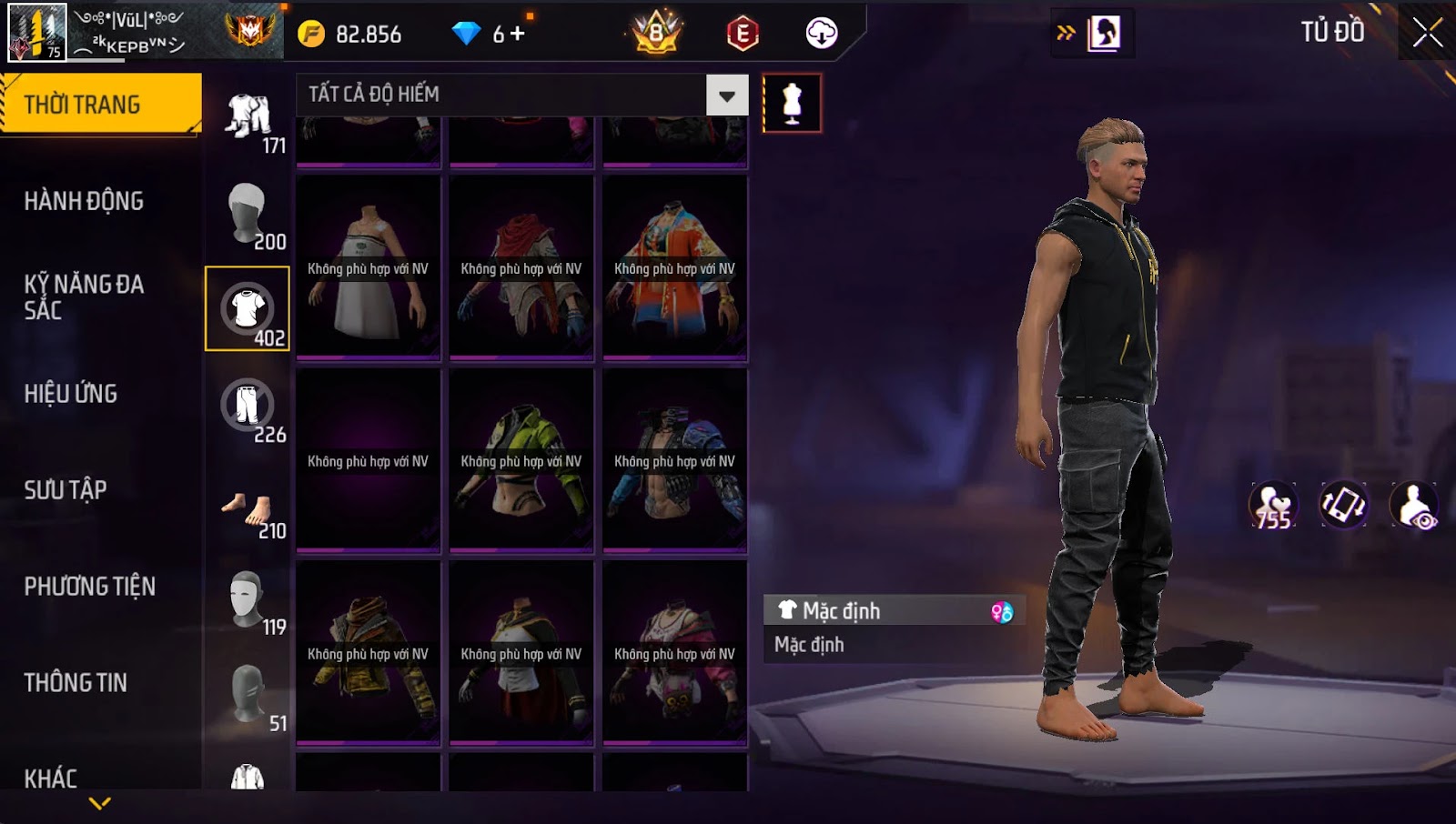Image resolution: width=1456 pixels, height=824 pixels.
Task: Toggle the character view eye icon
Action: click(x=1414, y=506)
